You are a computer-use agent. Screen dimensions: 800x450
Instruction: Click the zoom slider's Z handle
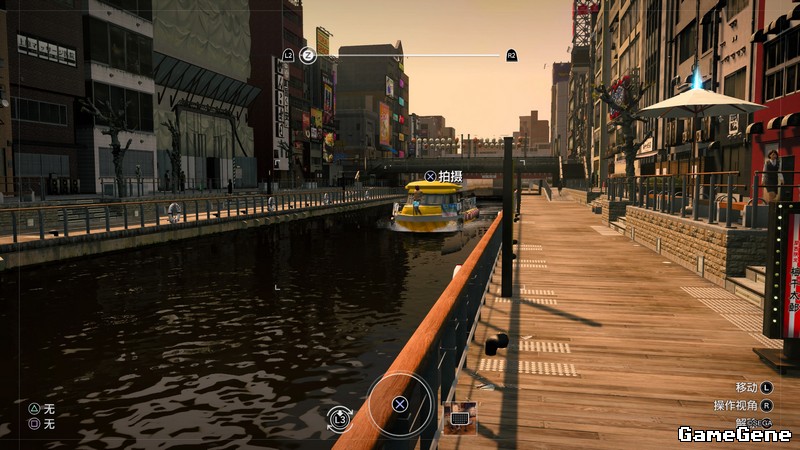pyautogui.click(x=308, y=55)
